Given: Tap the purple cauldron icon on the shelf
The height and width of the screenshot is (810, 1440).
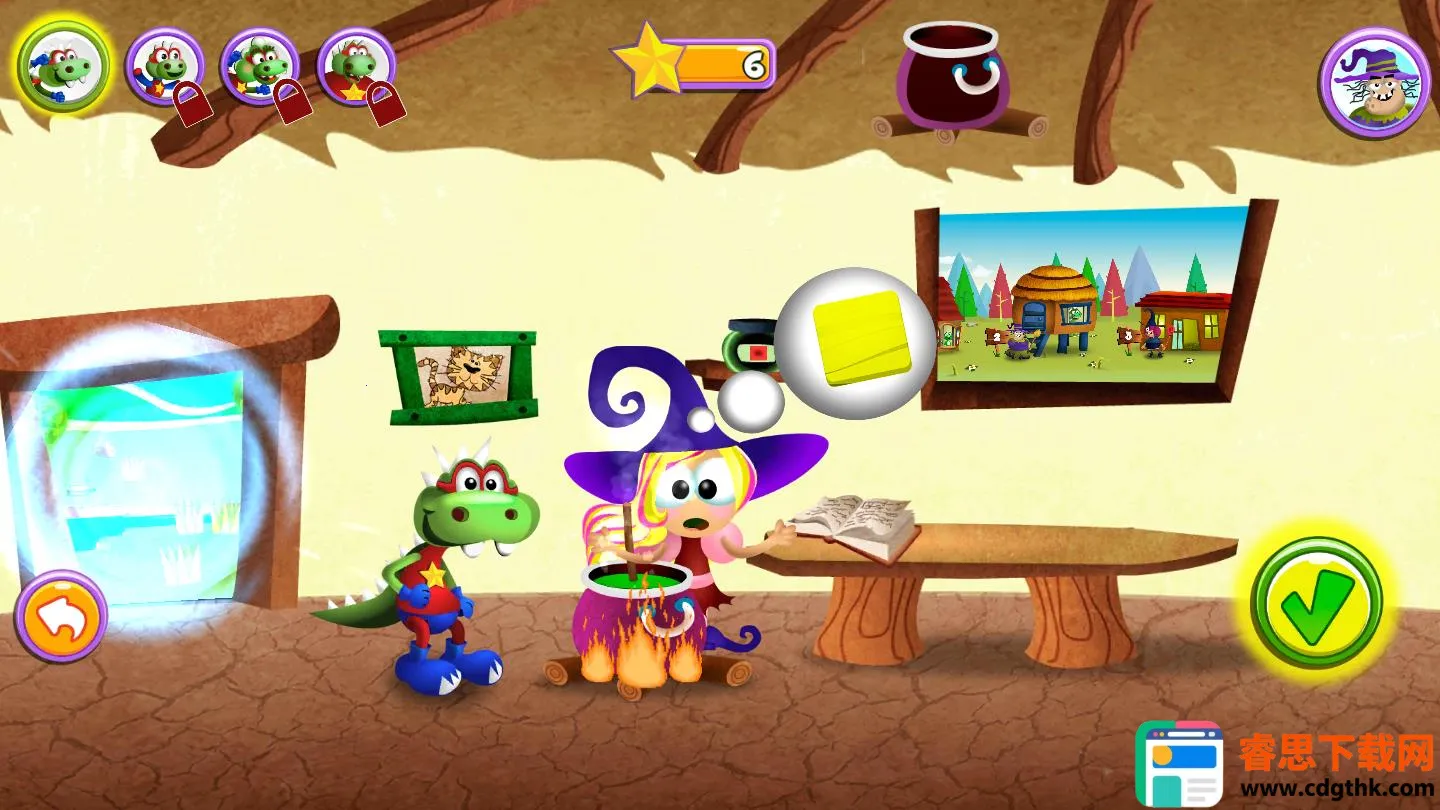Looking at the screenshot, I should (952, 76).
